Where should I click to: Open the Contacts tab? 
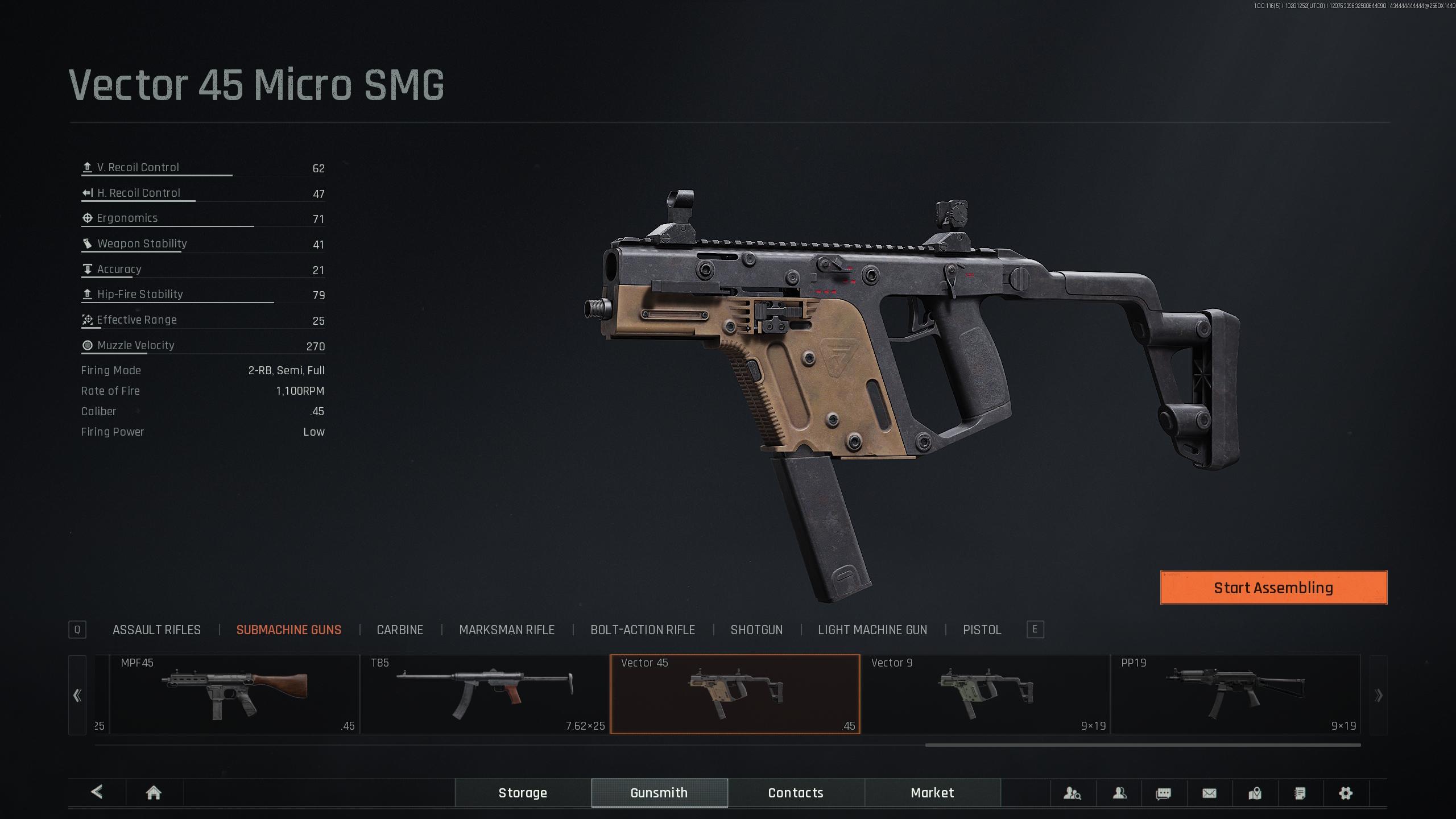click(796, 793)
